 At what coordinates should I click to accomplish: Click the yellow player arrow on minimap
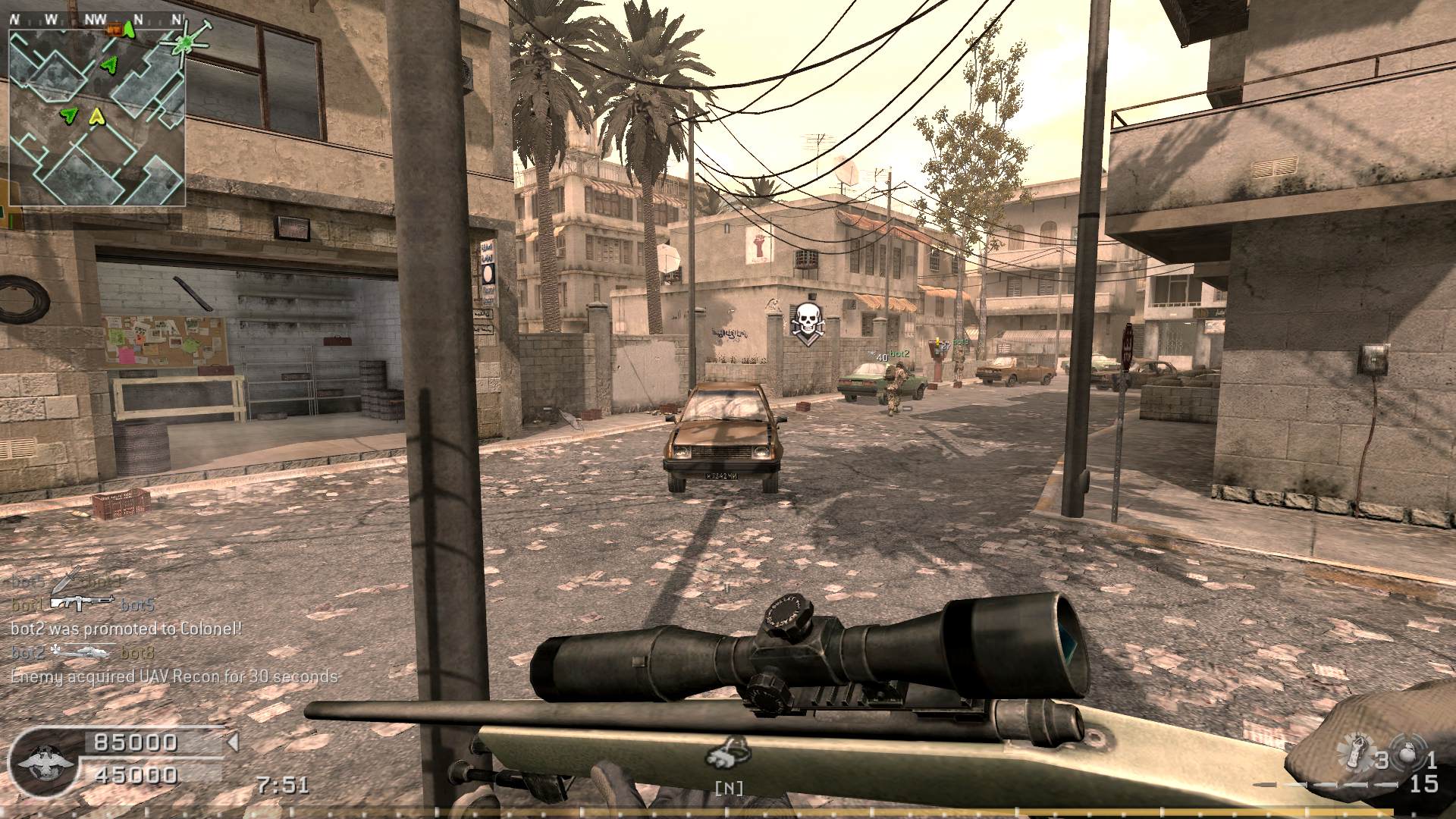tap(96, 117)
